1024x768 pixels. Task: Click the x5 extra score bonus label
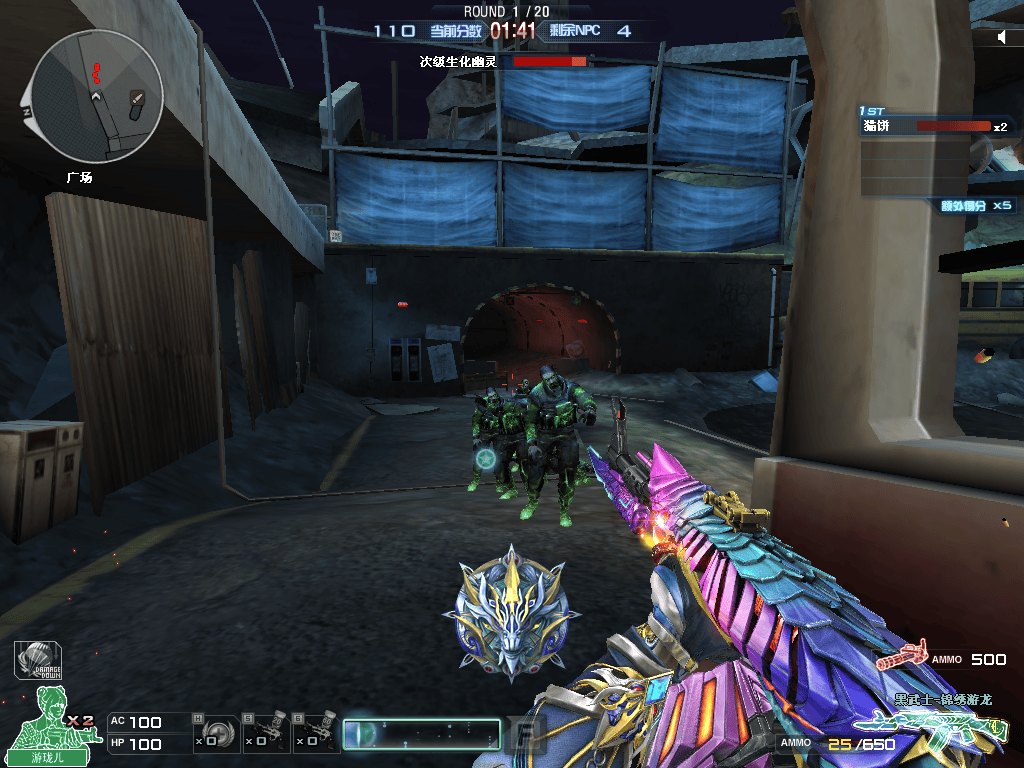[976, 206]
